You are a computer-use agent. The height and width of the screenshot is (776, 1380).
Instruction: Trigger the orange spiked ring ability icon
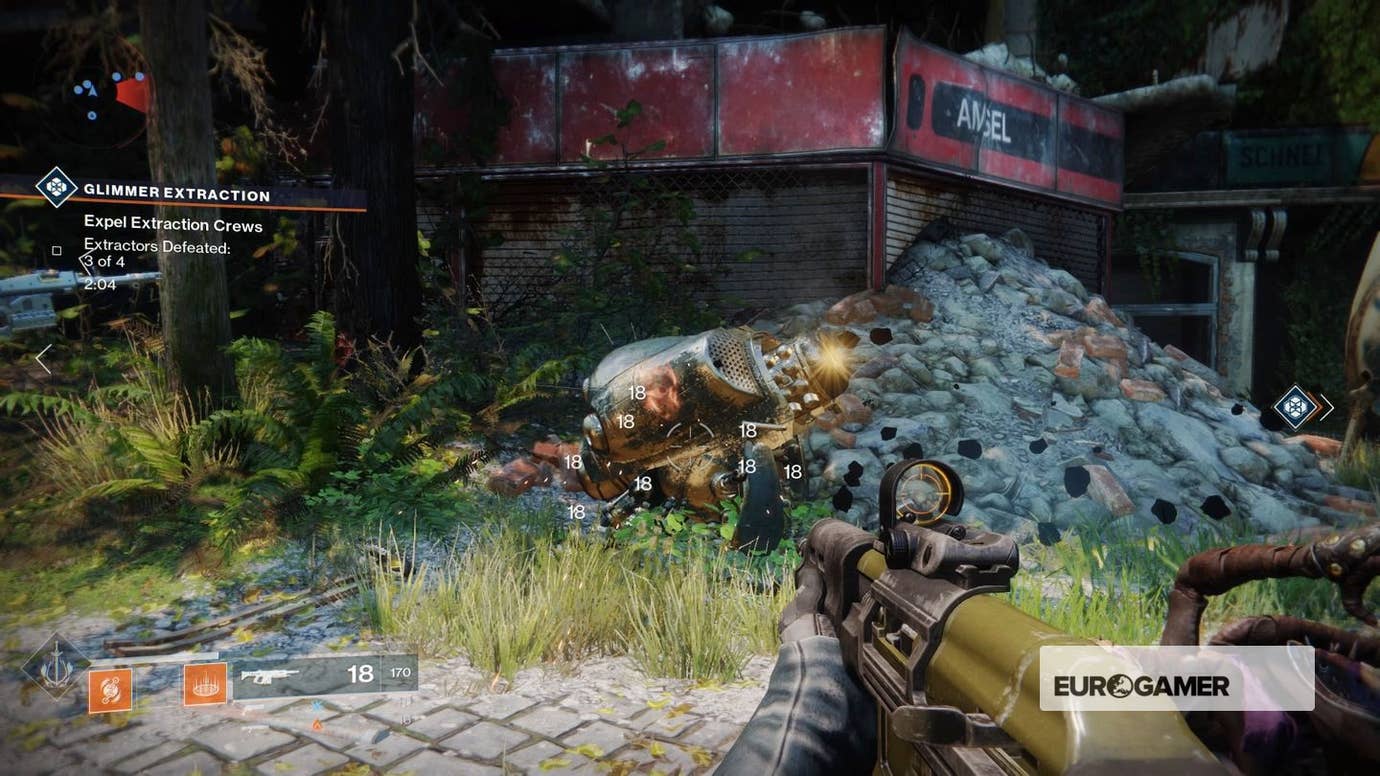tap(204, 684)
